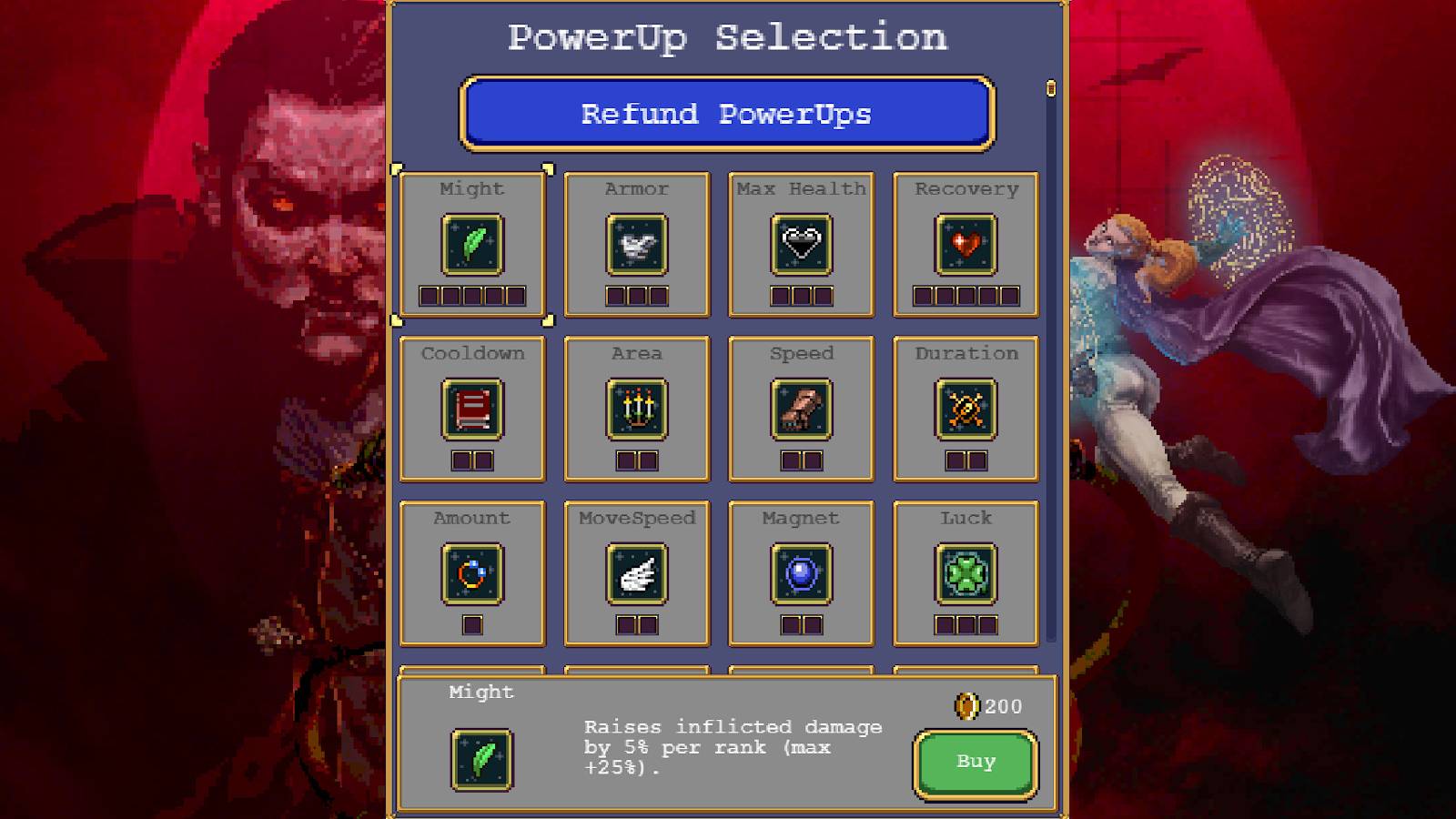Click the Max Health heart icon
This screenshot has width=1456, height=819.
[801, 247]
